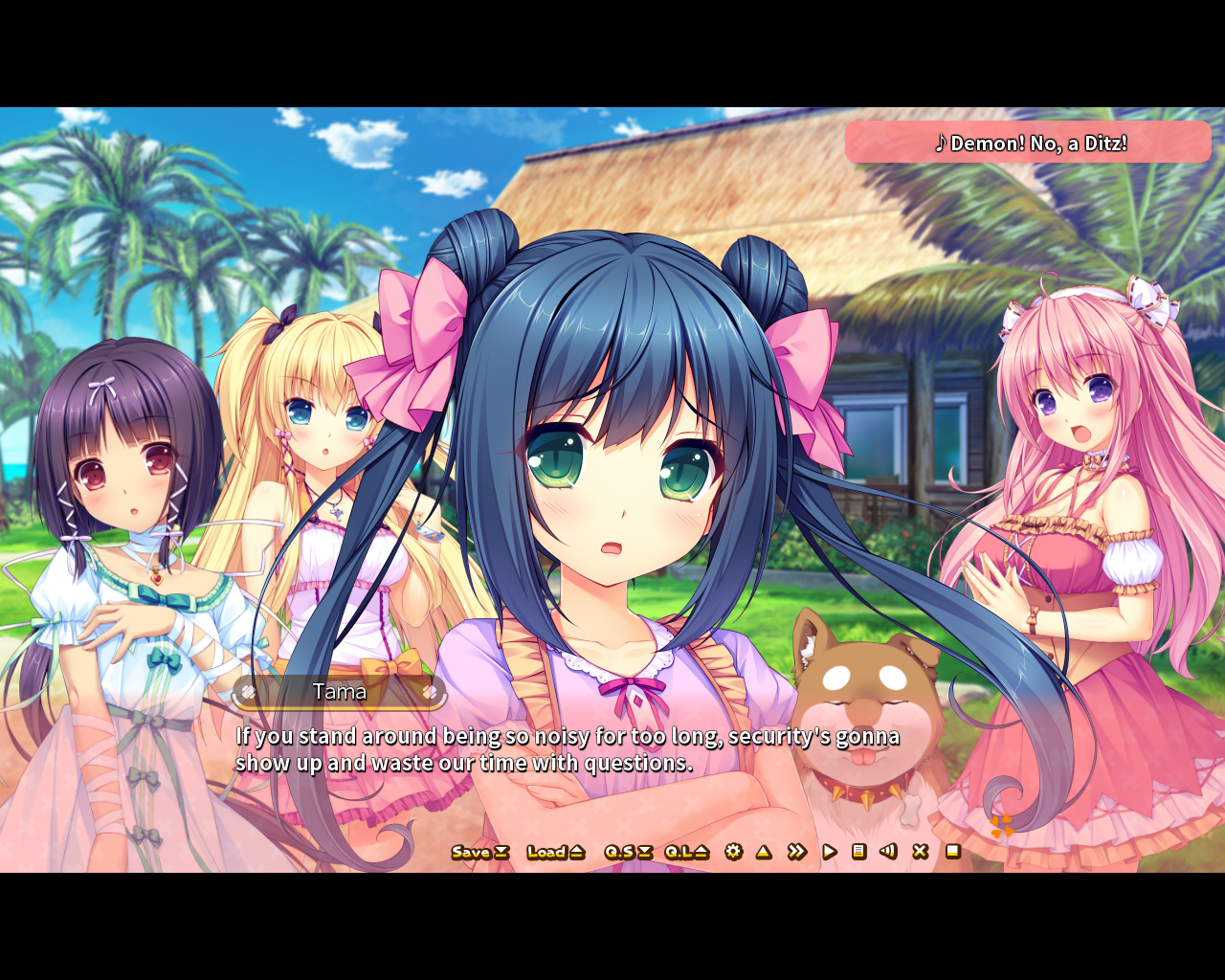Open the Load menu
The image size is (1225, 980).
pos(555,852)
